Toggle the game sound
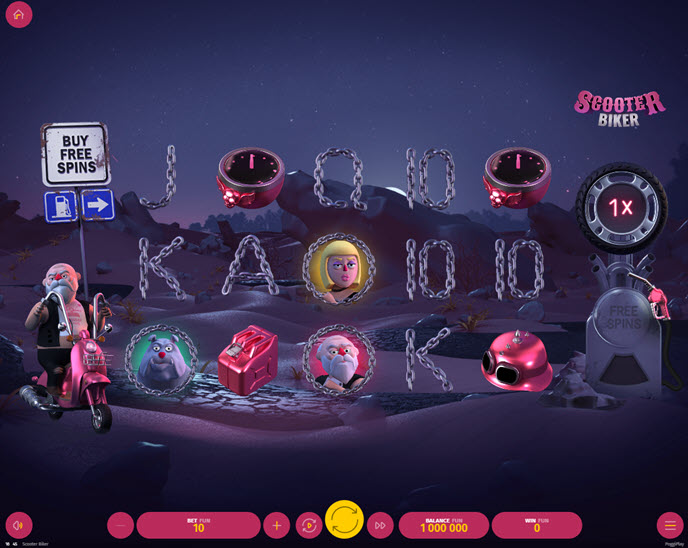This screenshot has height=548, width=688. click(x=18, y=525)
